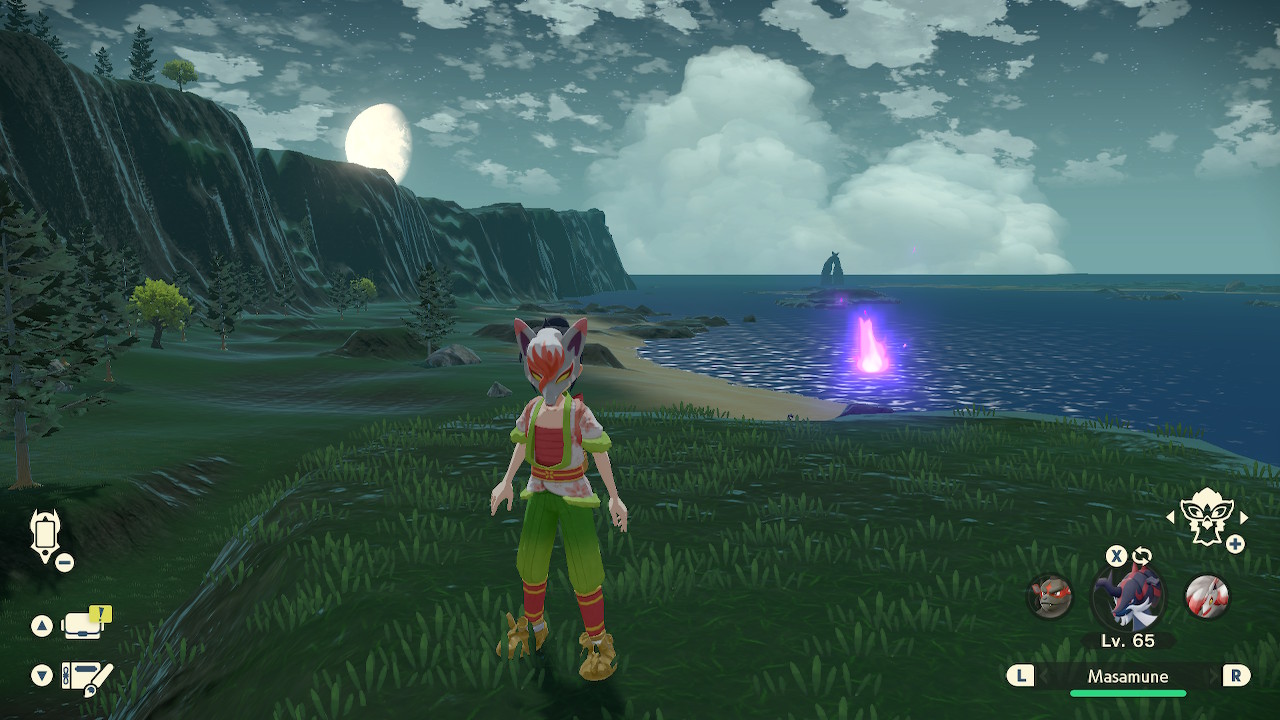Choose the gray red-masked Pokémon slot

[x=1050, y=597]
